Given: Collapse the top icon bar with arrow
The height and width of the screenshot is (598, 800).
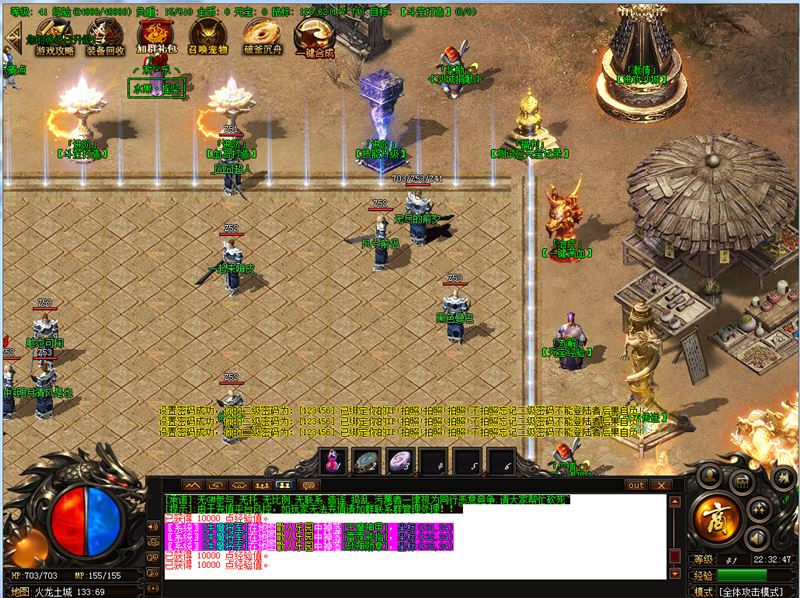Looking at the screenshot, I should [14, 37].
